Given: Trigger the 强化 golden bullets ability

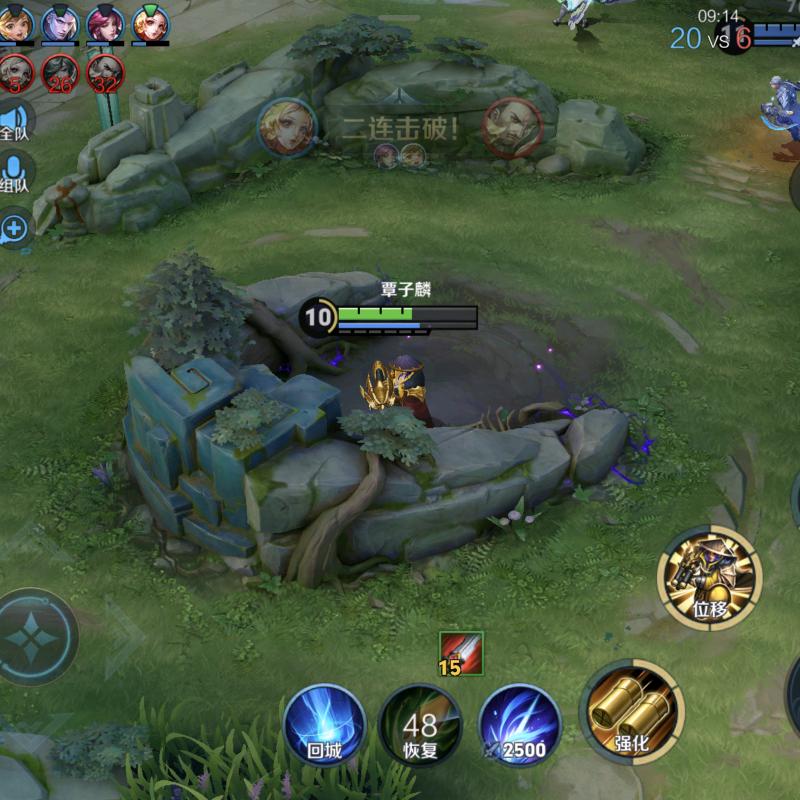Looking at the screenshot, I should pos(630,710).
